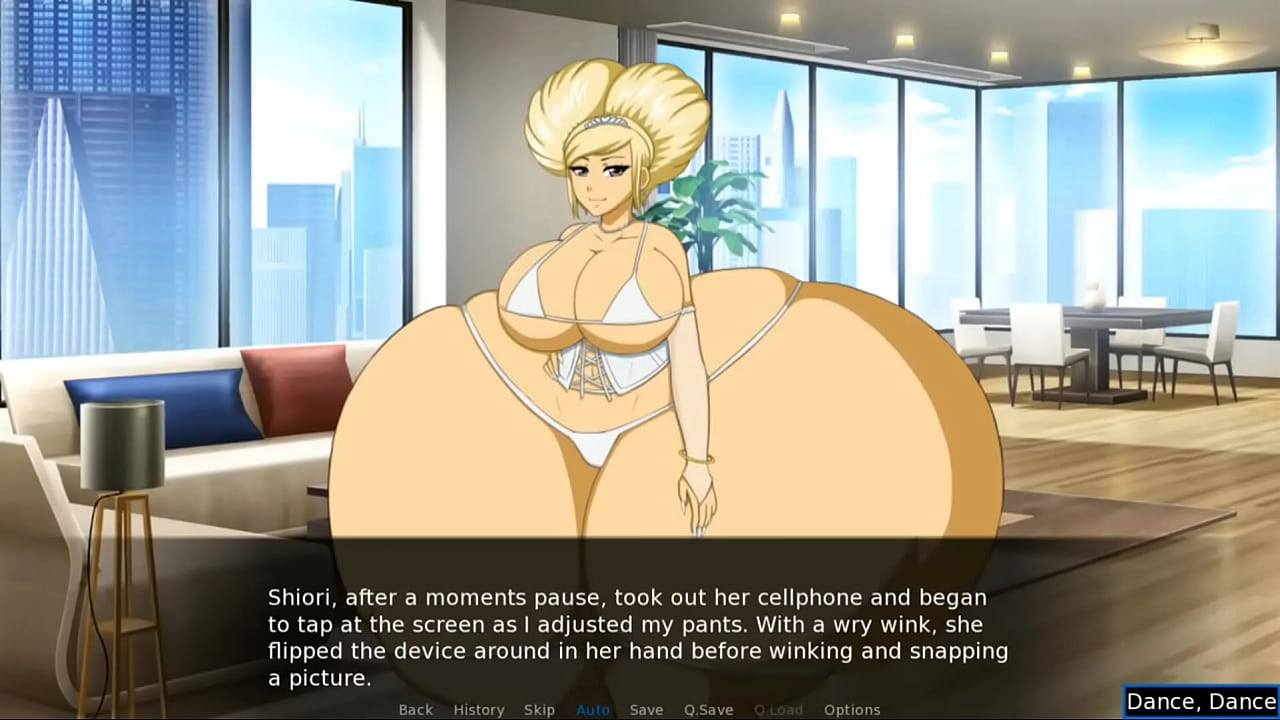Click Back in the bottom navigation bar
This screenshot has width=1280, height=720.
415,709
